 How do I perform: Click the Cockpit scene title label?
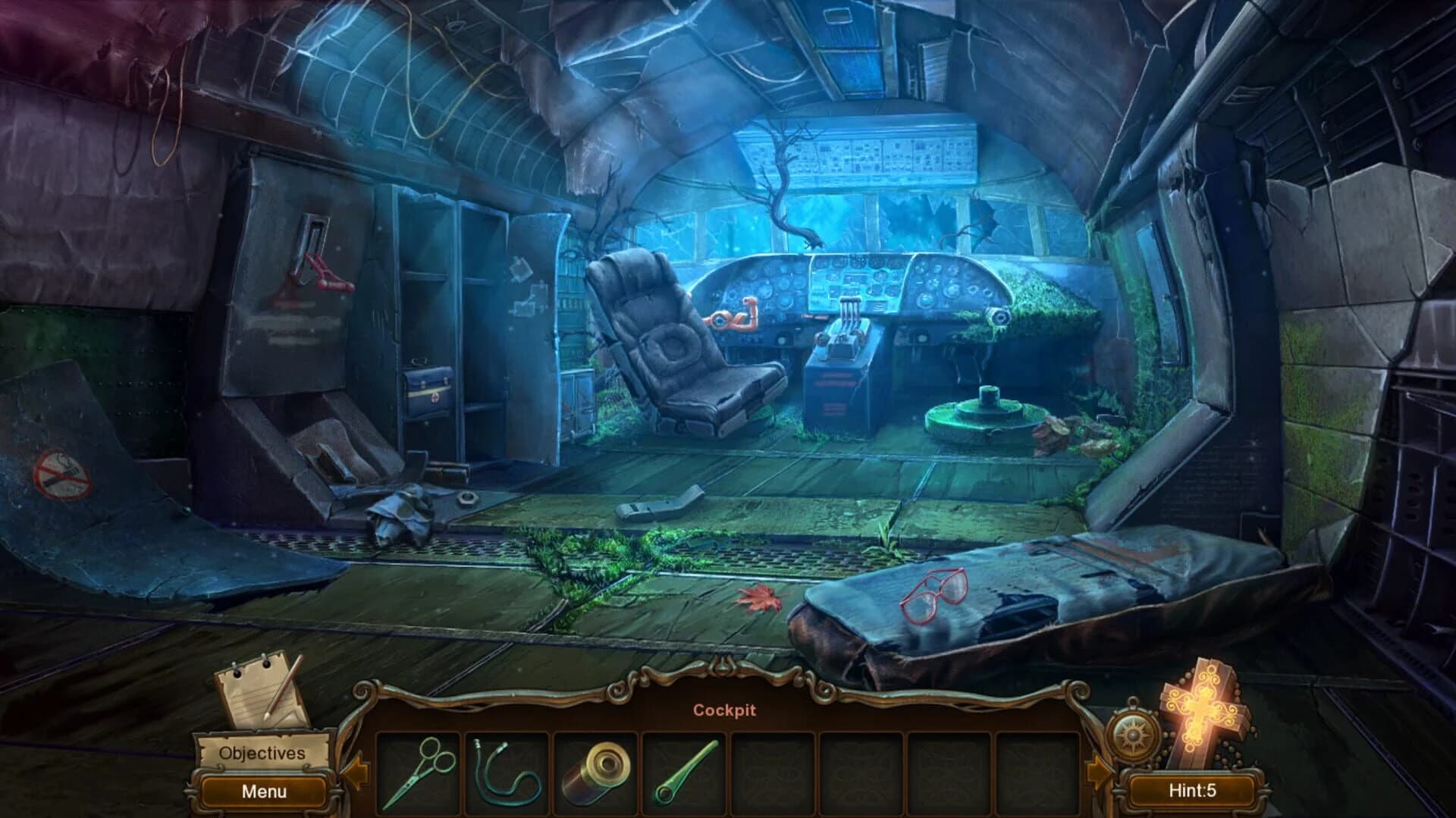pos(724,709)
